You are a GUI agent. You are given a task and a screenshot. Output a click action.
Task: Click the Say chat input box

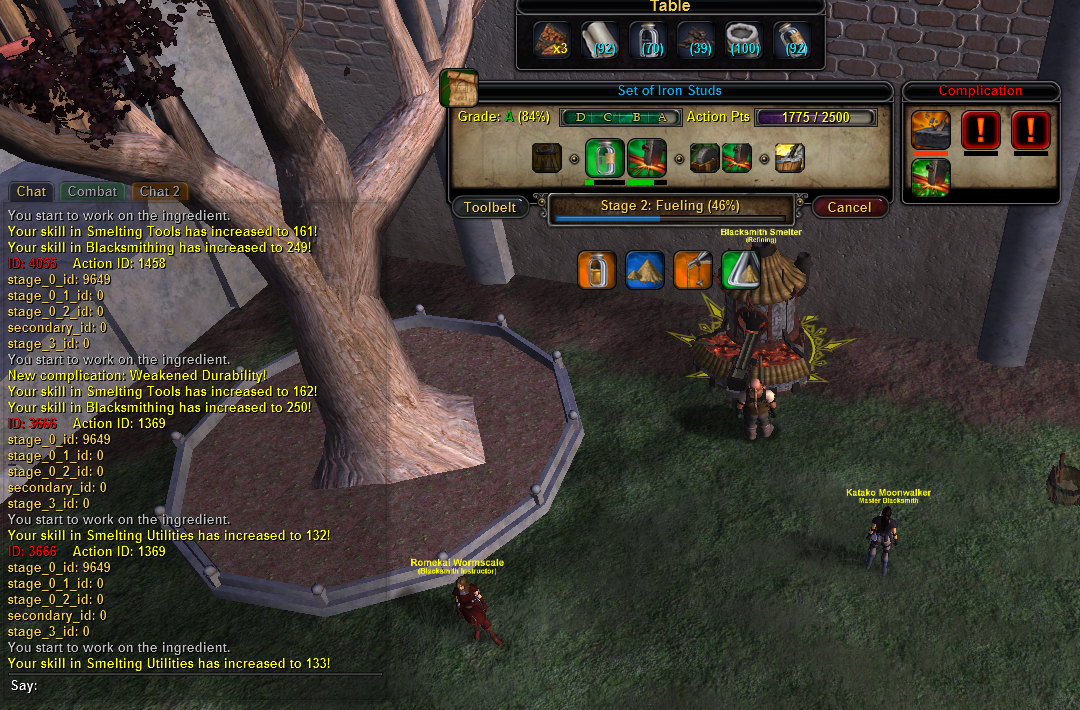pyautogui.click(x=200, y=686)
